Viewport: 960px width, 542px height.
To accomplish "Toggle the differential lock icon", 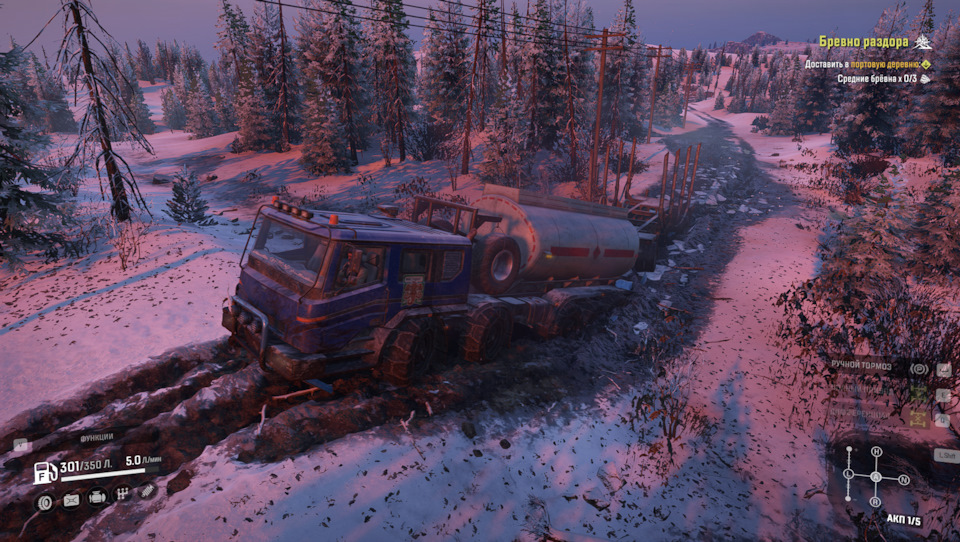I will pyautogui.click(x=918, y=419).
